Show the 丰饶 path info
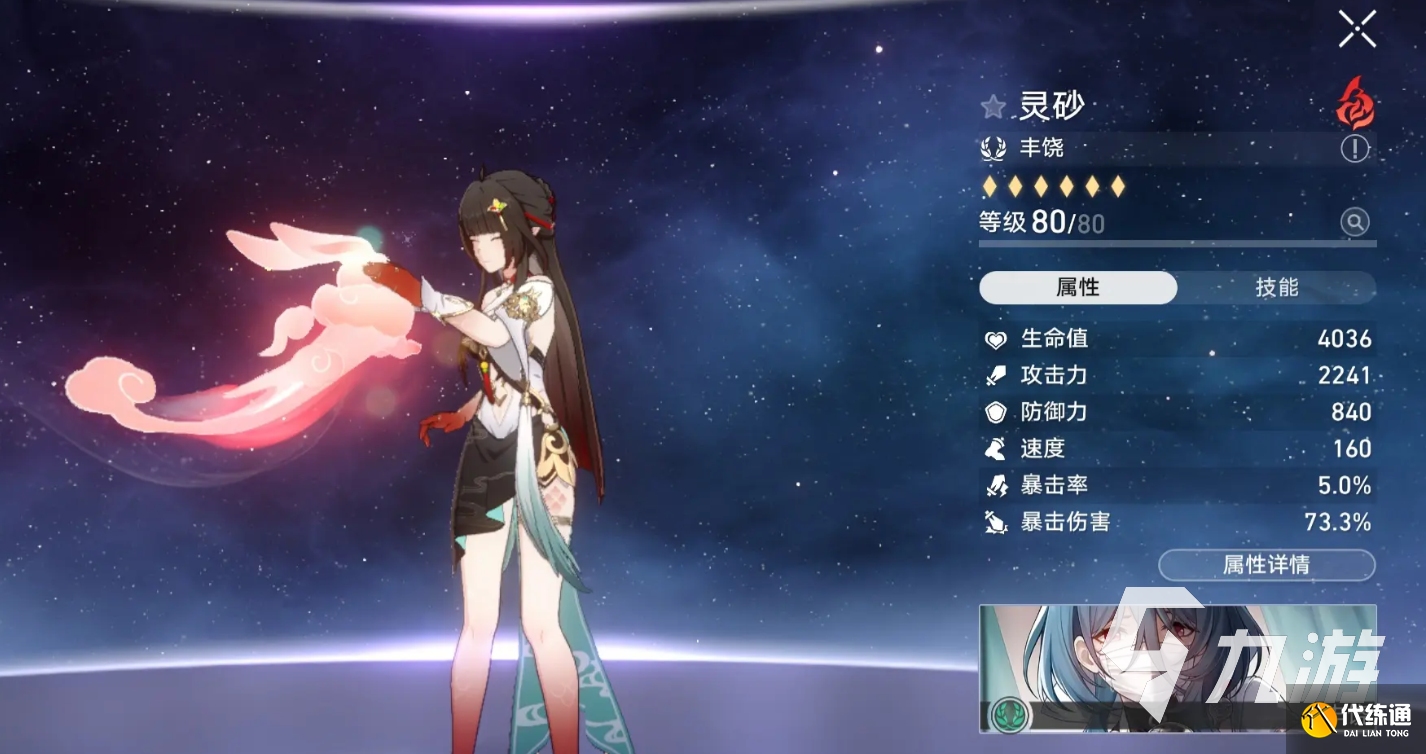This screenshot has width=1426, height=754. 1355,149
